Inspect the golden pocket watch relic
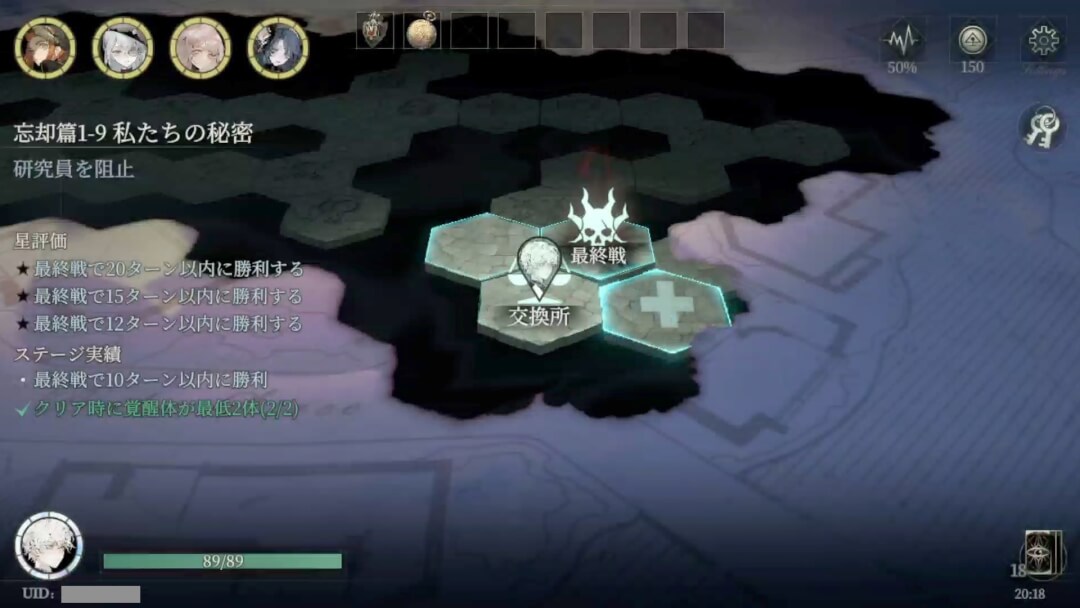 [x=422, y=31]
